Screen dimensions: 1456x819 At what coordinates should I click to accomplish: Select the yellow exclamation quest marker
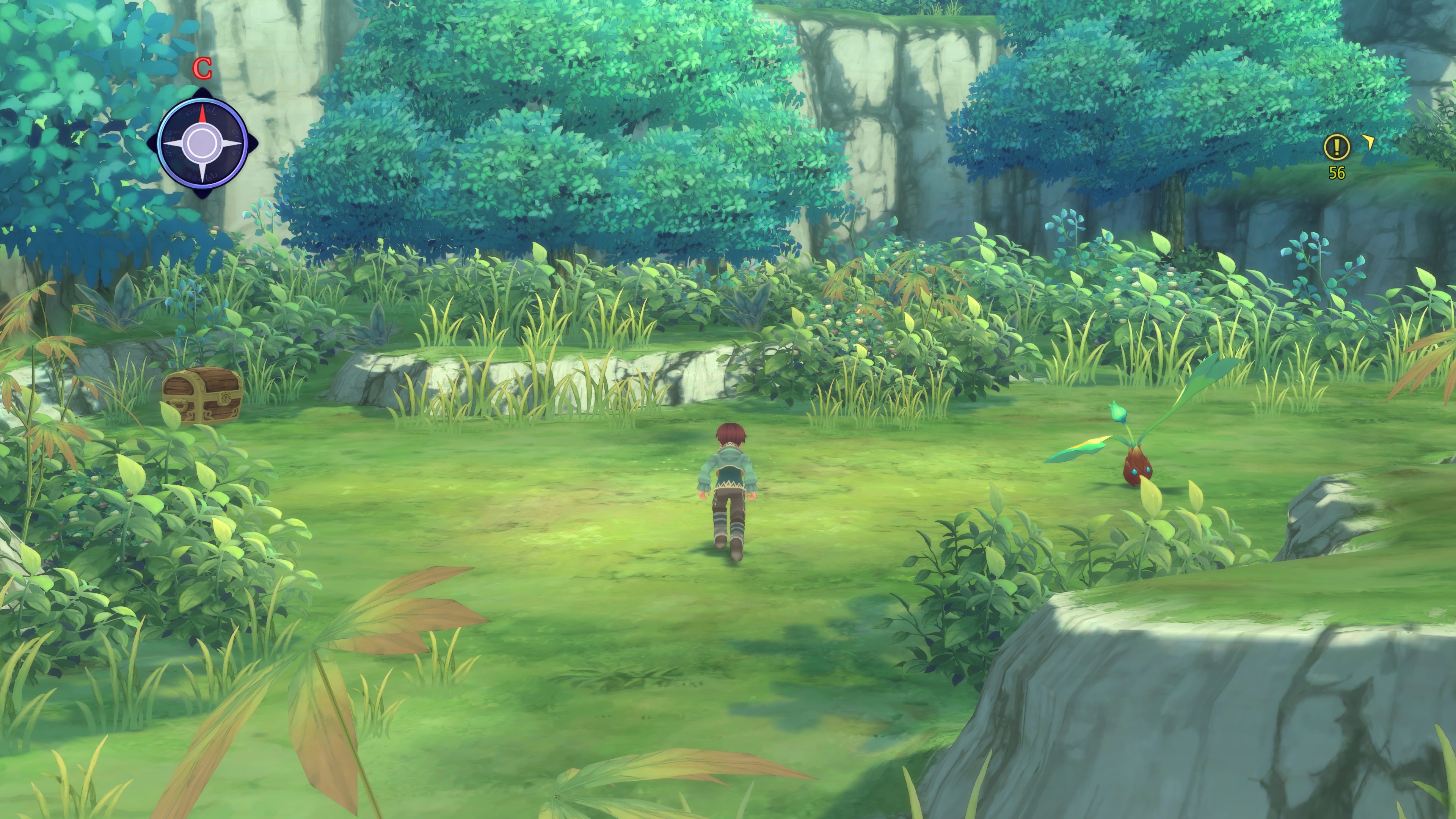(1336, 147)
